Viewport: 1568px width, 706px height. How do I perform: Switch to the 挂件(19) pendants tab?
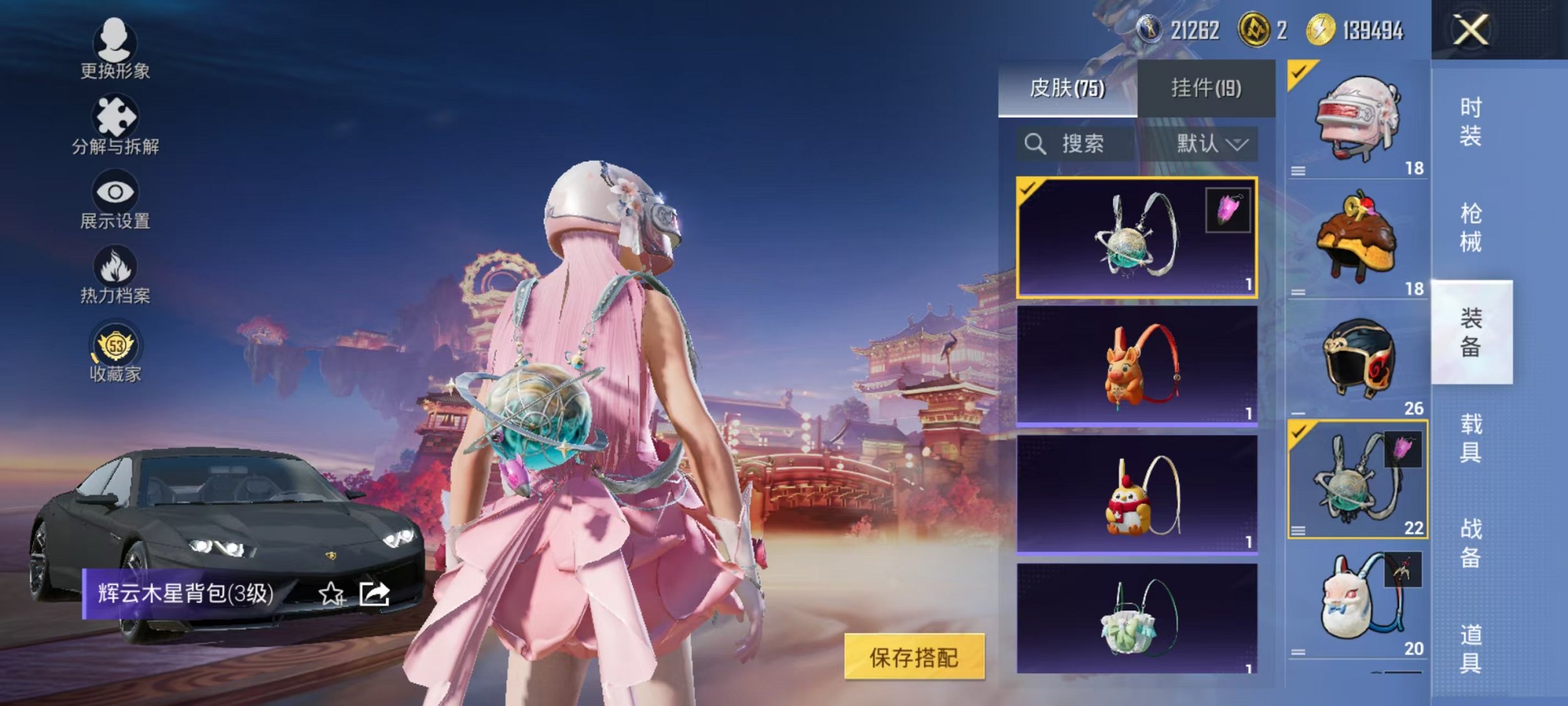1208,88
